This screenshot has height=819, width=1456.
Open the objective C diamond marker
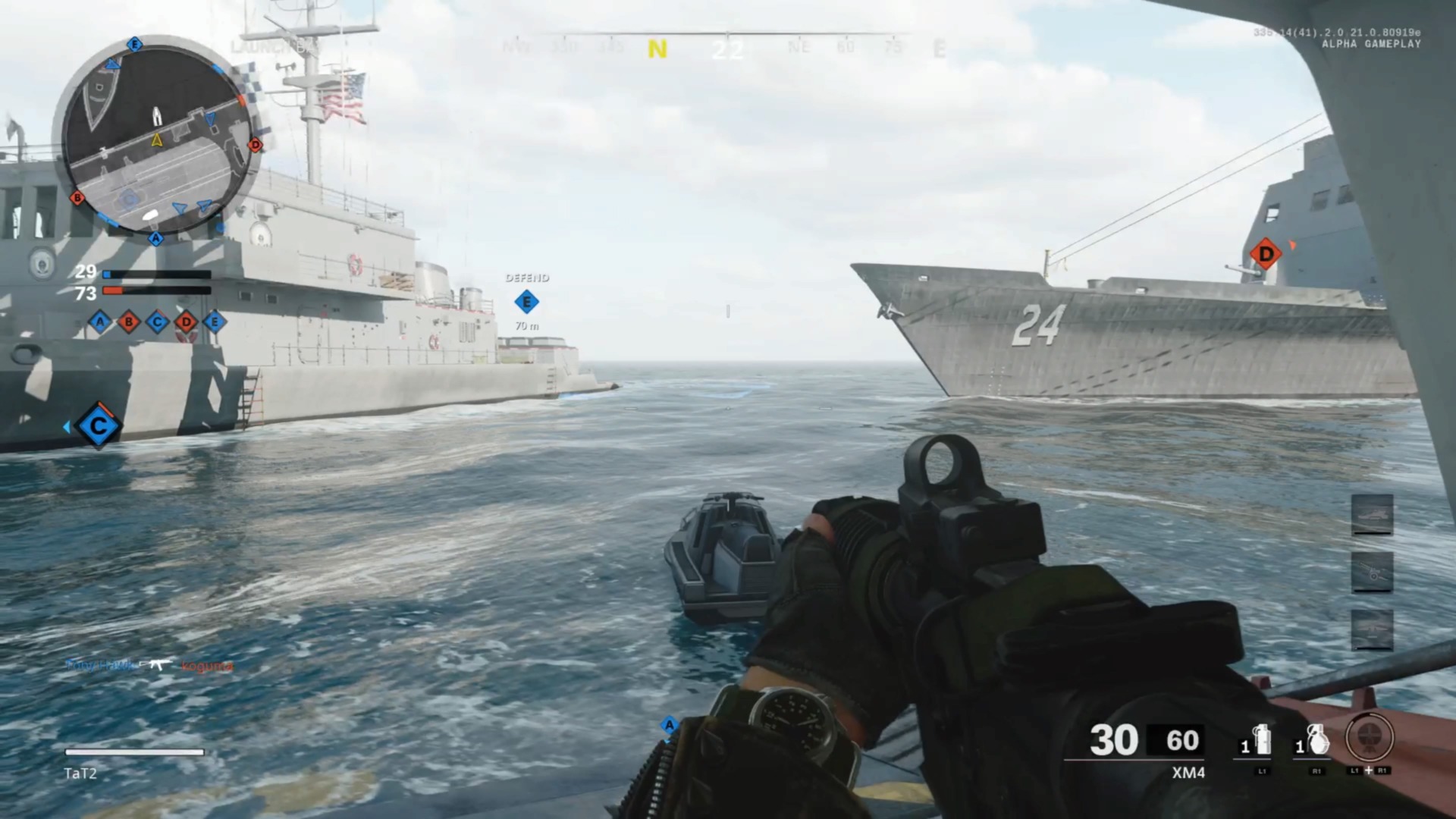point(99,427)
